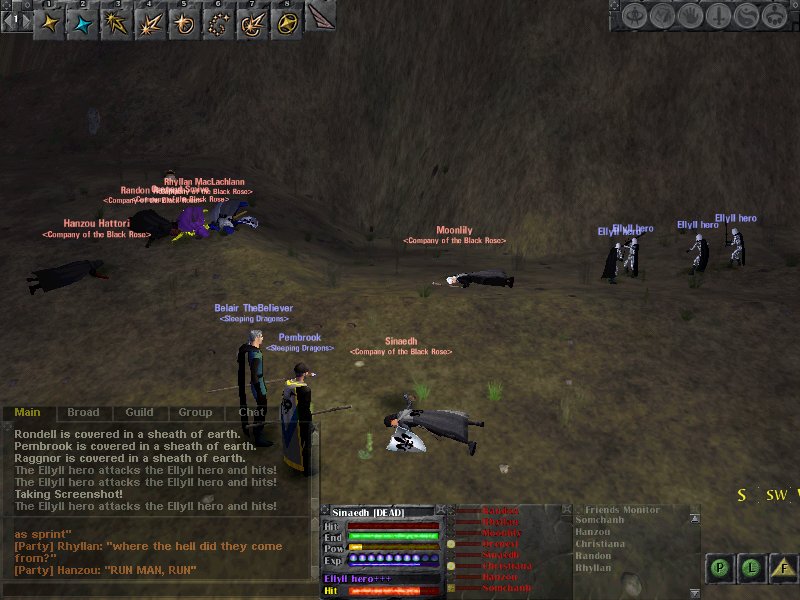The width and height of the screenshot is (800, 600).
Task: Select the Group chat tab
Action: click(x=195, y=412)
